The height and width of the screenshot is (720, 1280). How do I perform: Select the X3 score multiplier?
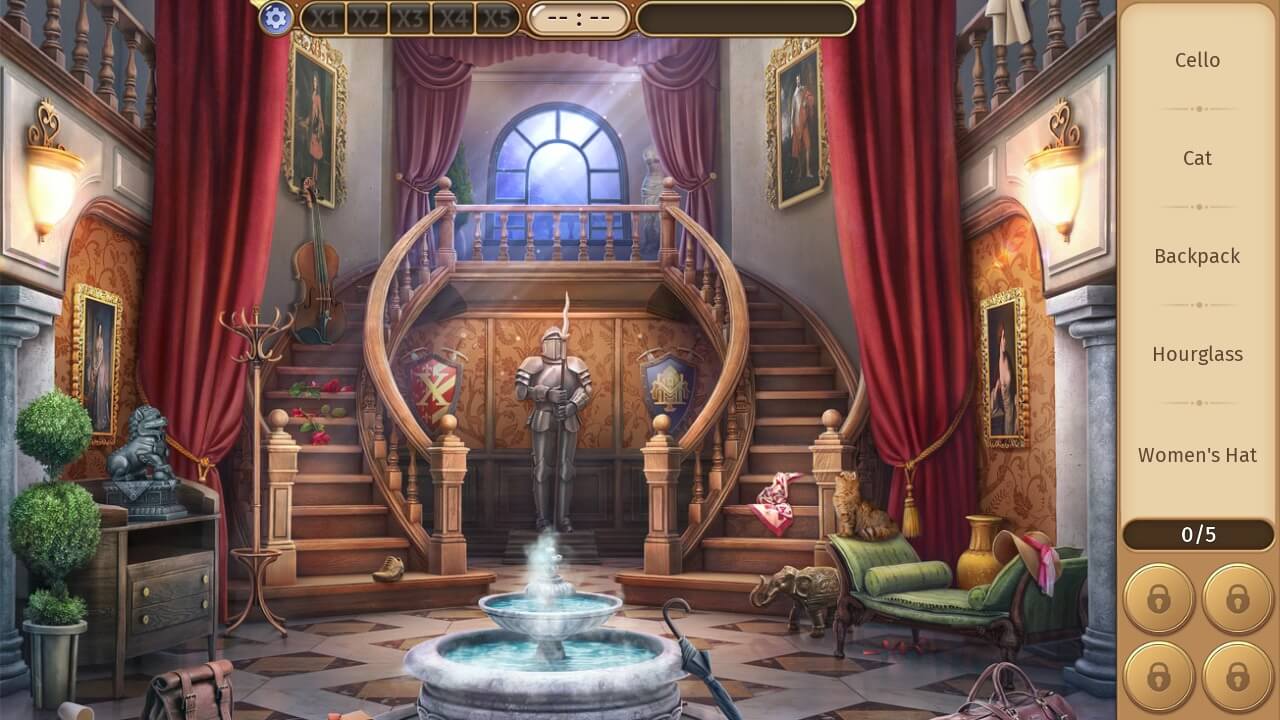413,17
